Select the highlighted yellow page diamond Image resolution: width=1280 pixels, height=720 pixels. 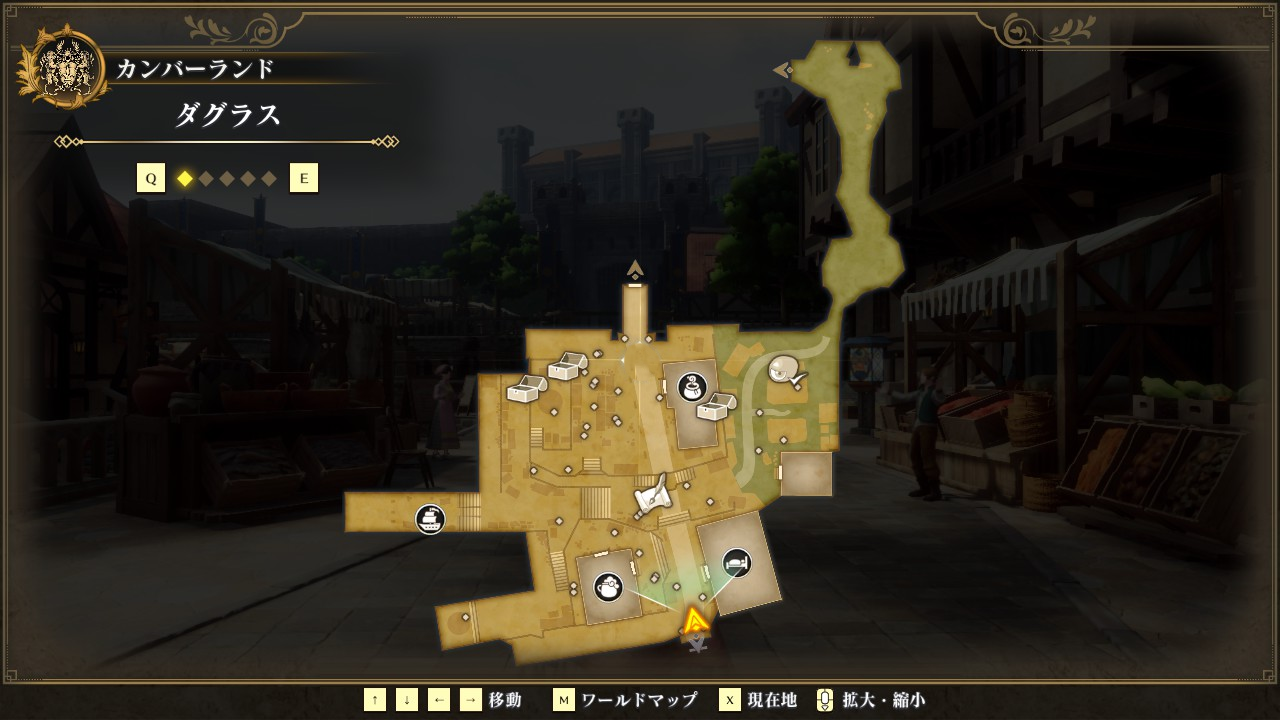[184, 179]
